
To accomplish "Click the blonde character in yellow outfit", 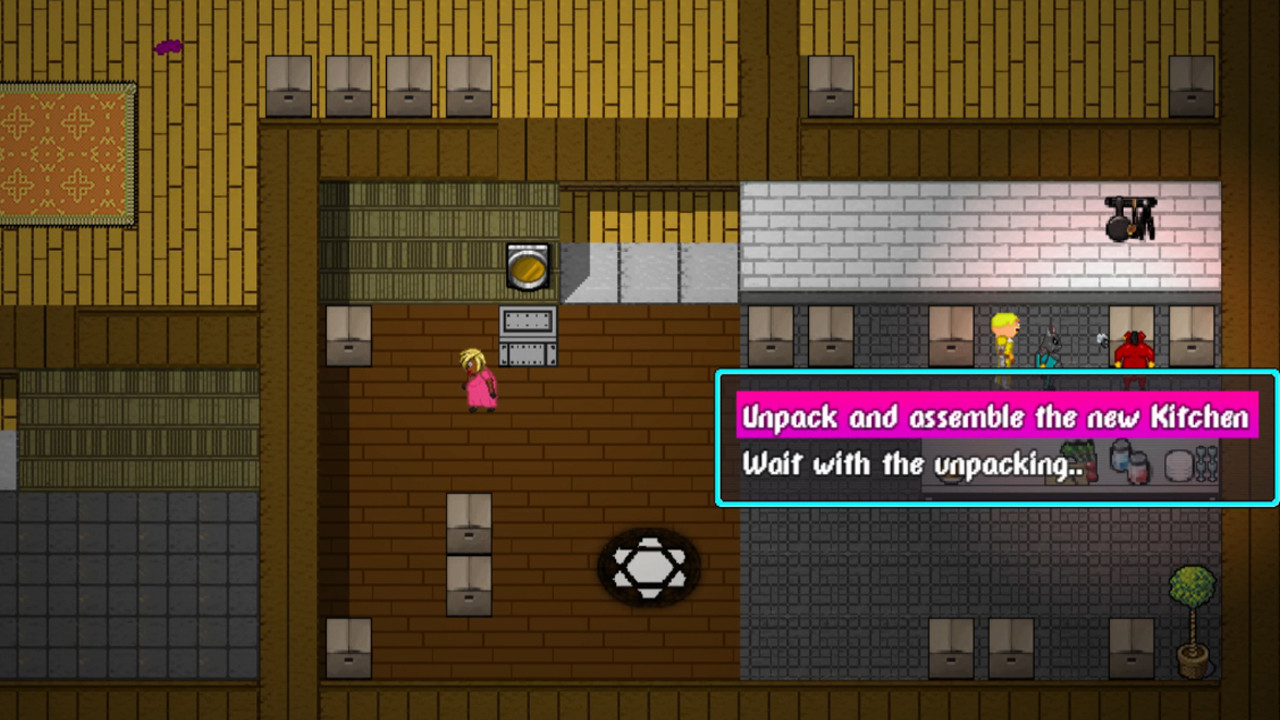I will pyautogui.click(x=1005, y=340).
